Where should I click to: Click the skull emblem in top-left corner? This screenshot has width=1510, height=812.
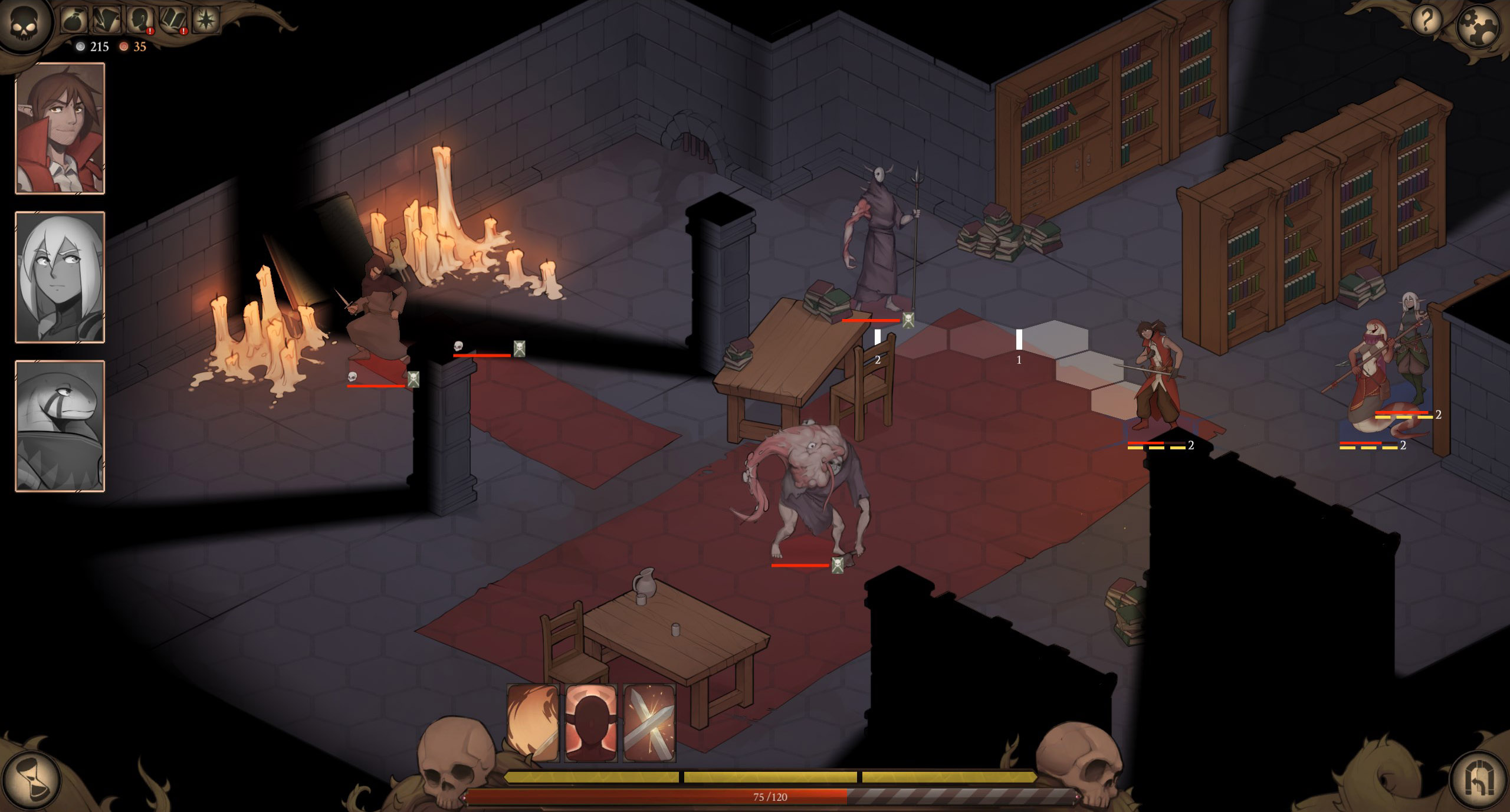point(24,24)
